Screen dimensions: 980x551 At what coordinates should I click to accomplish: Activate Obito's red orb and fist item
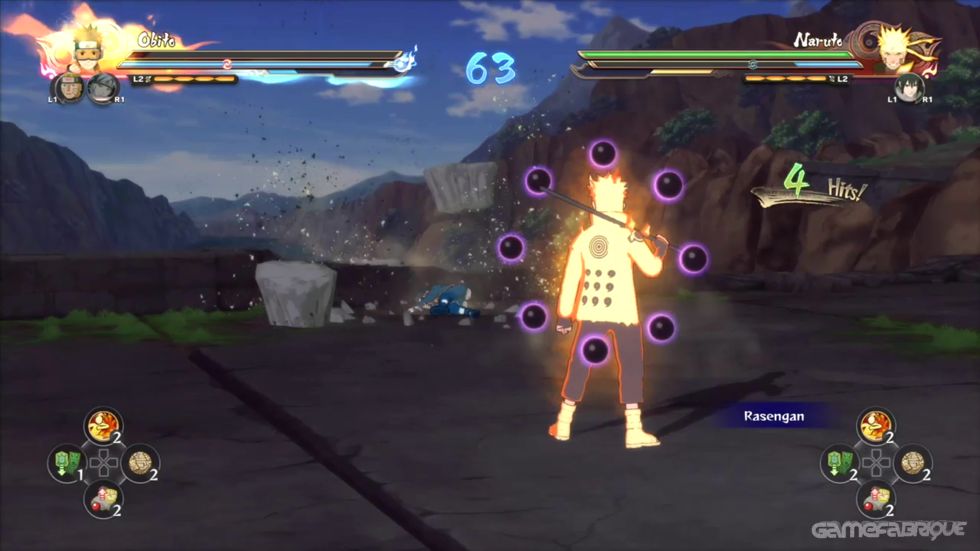tap(103, 499)
